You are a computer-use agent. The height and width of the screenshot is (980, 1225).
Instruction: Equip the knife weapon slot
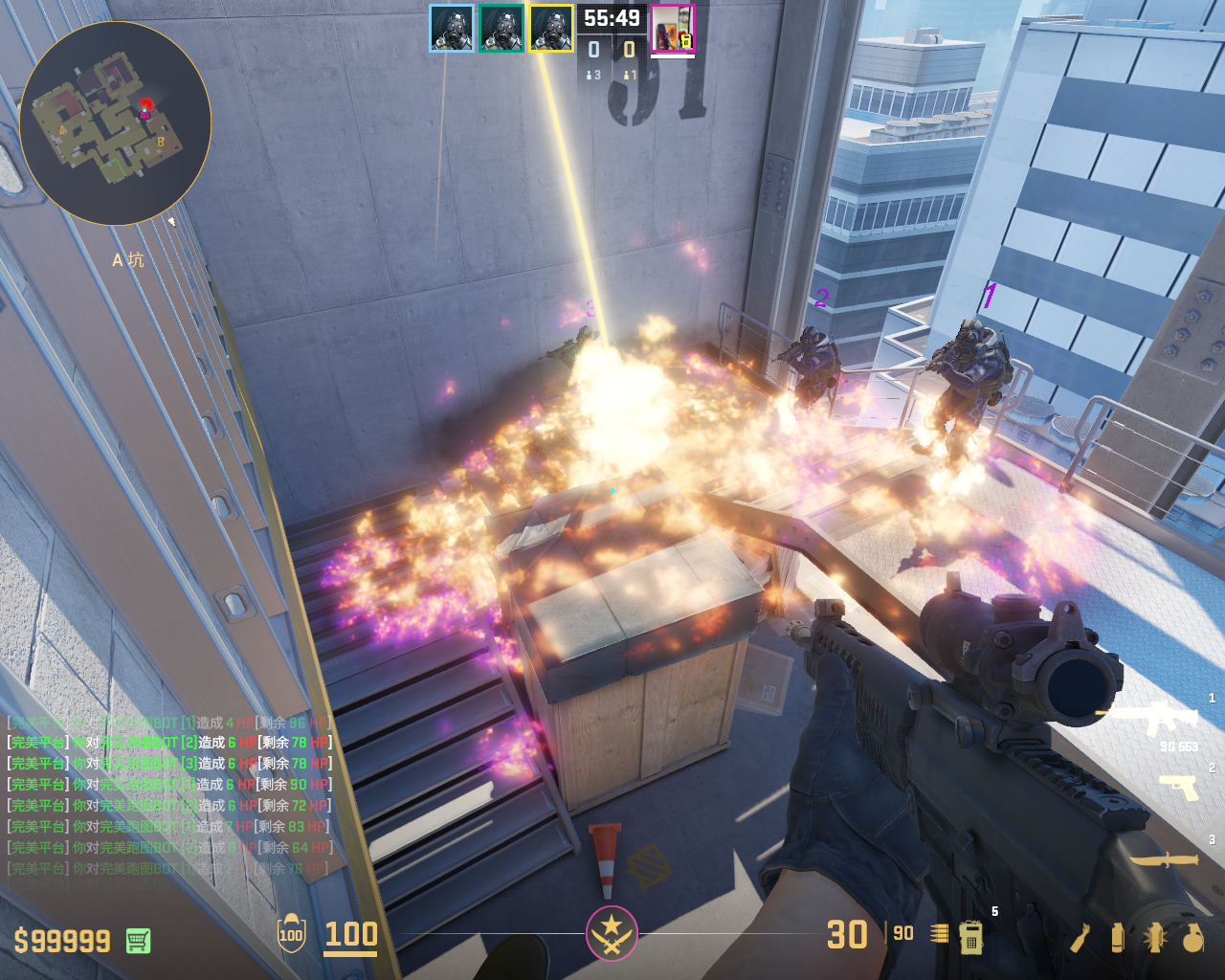tap(1165, 858)
